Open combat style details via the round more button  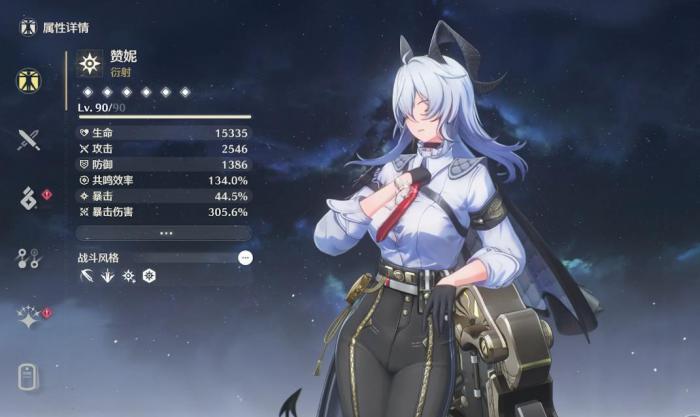click(x=245, y=257)
